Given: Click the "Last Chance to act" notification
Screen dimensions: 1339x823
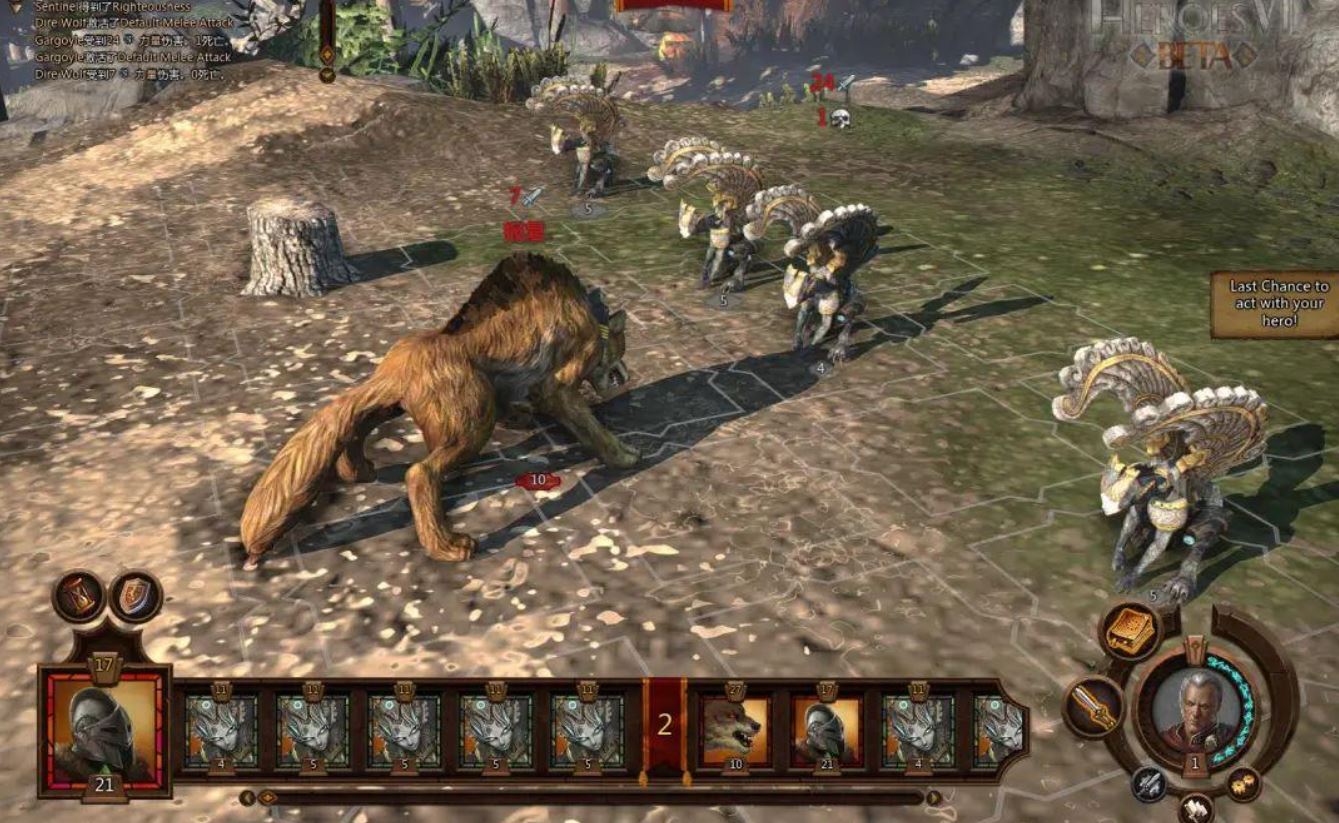Looking at the screenshot, I should [x=1277, y=303].
